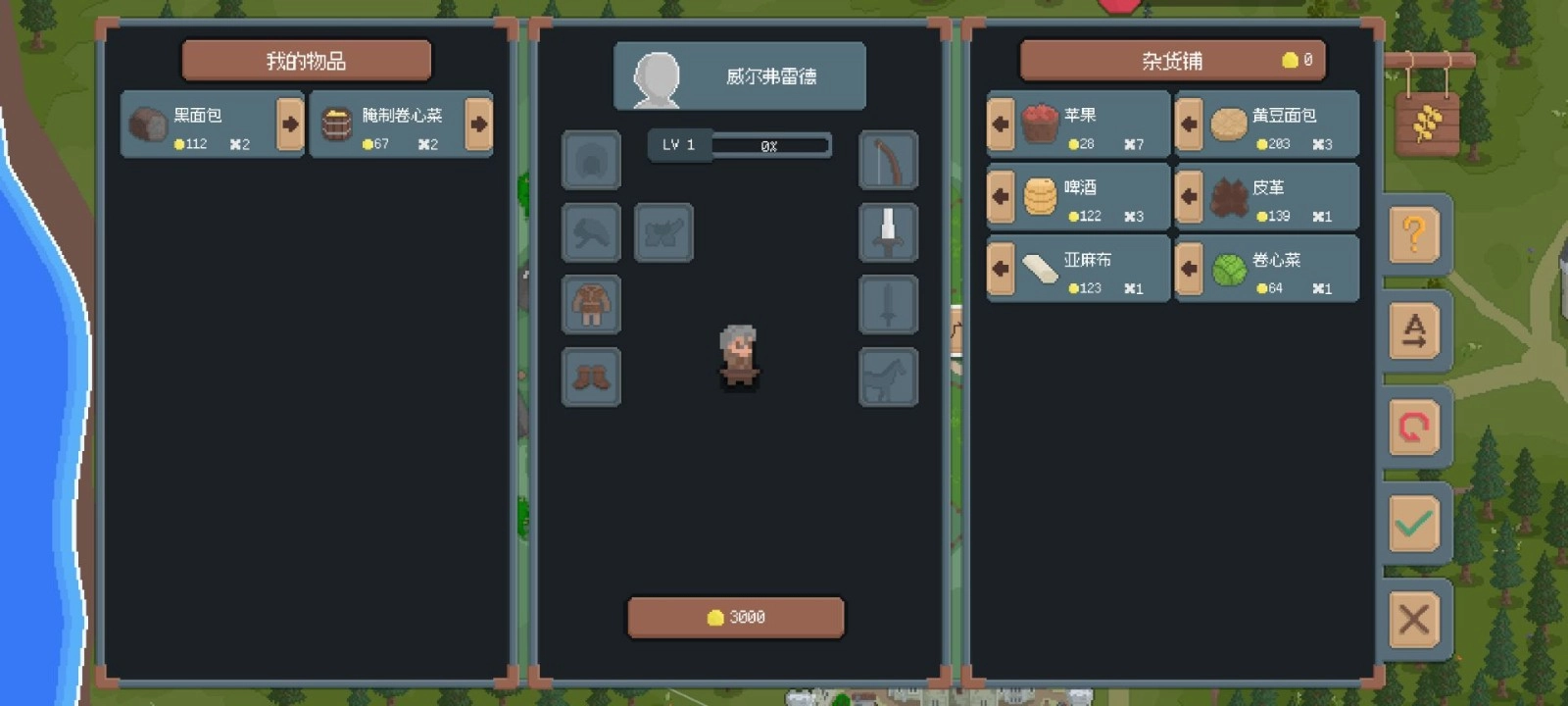Cancel trading with the X button
This screenshot has height=706, width=1568.
[x=1414, y=620]
